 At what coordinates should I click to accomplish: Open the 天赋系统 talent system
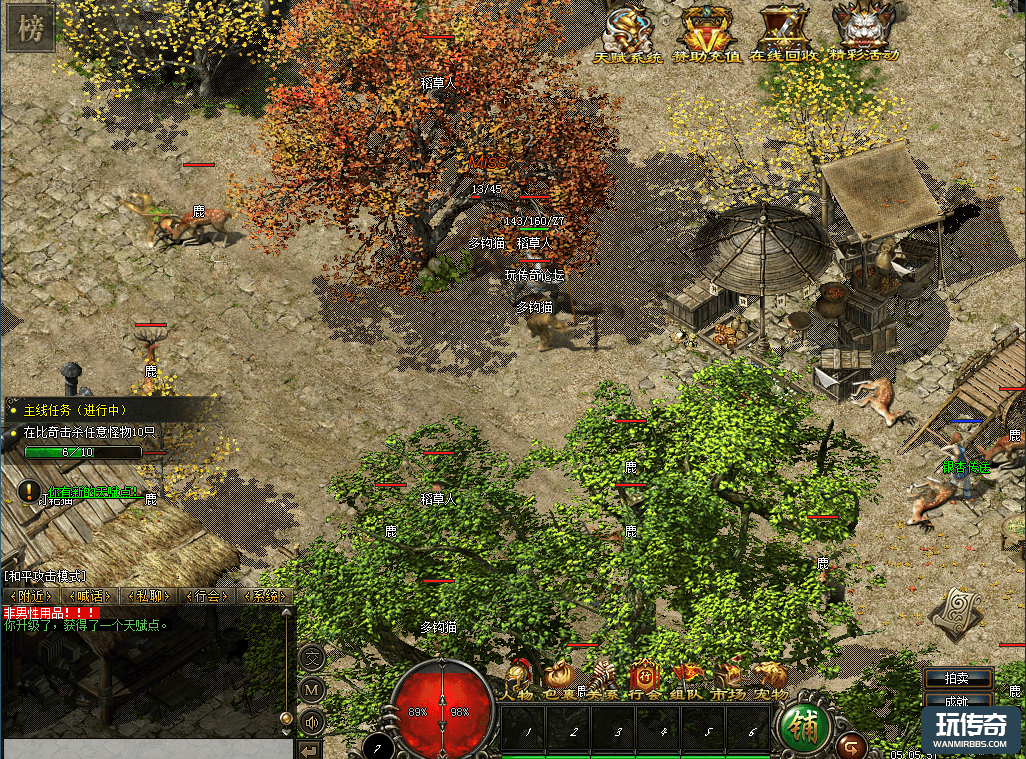tap(629, 35)
